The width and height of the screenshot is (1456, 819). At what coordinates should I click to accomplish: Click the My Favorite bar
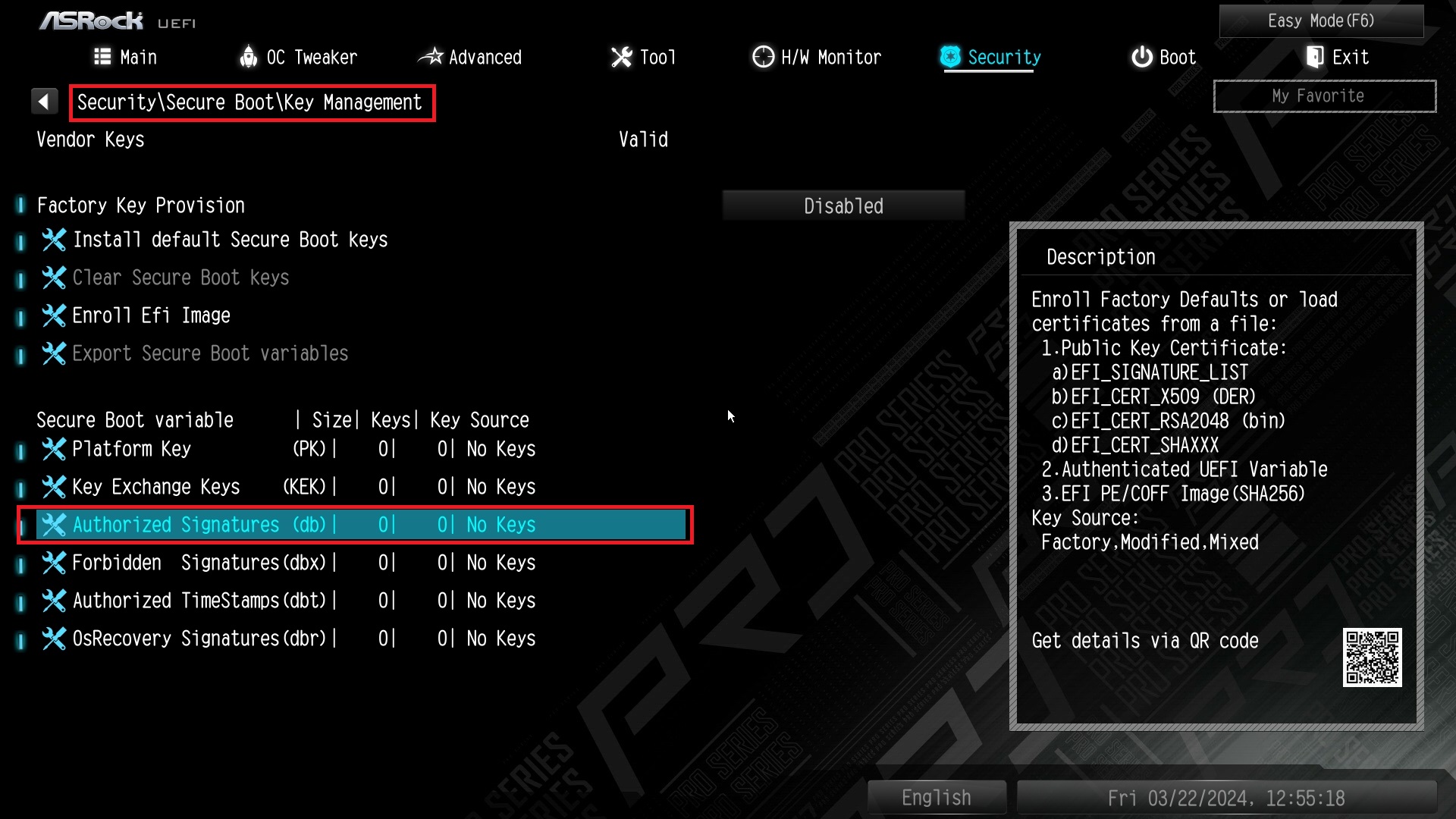tap(1324, 96)
